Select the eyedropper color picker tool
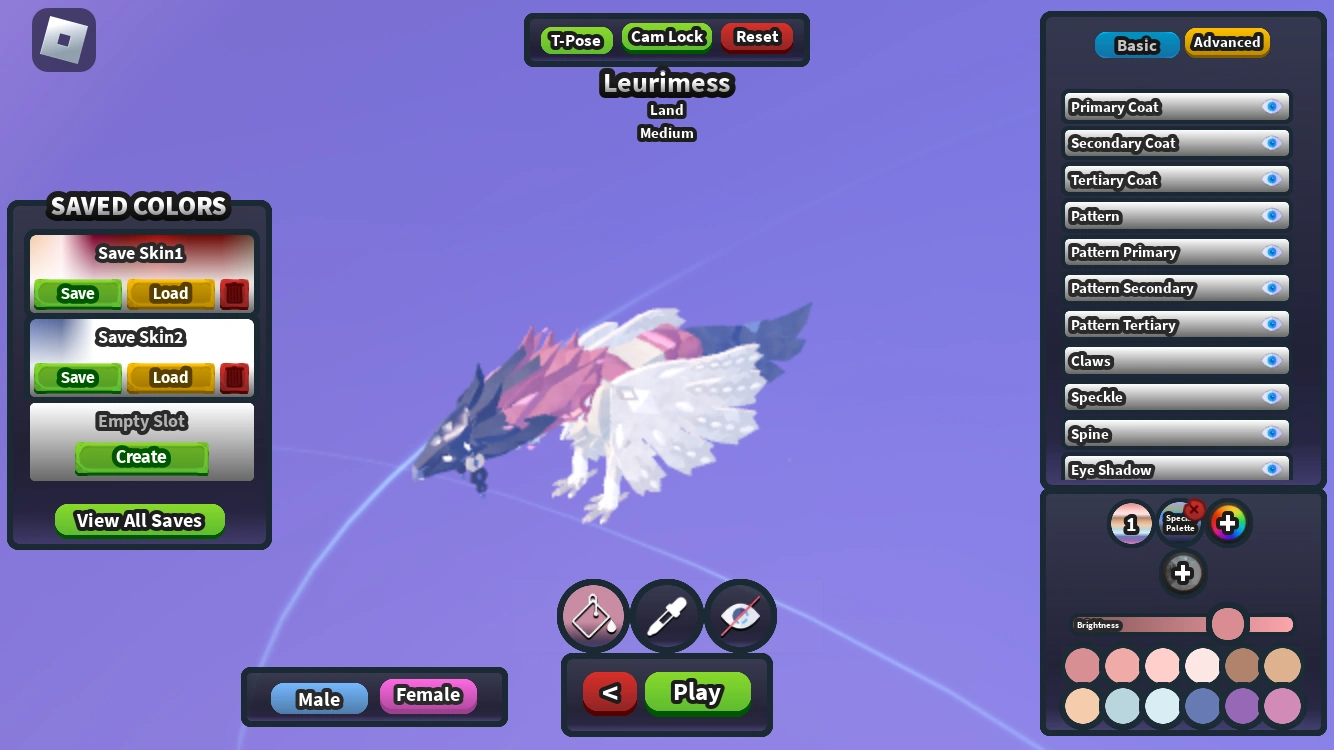 (x=666, y=615)
